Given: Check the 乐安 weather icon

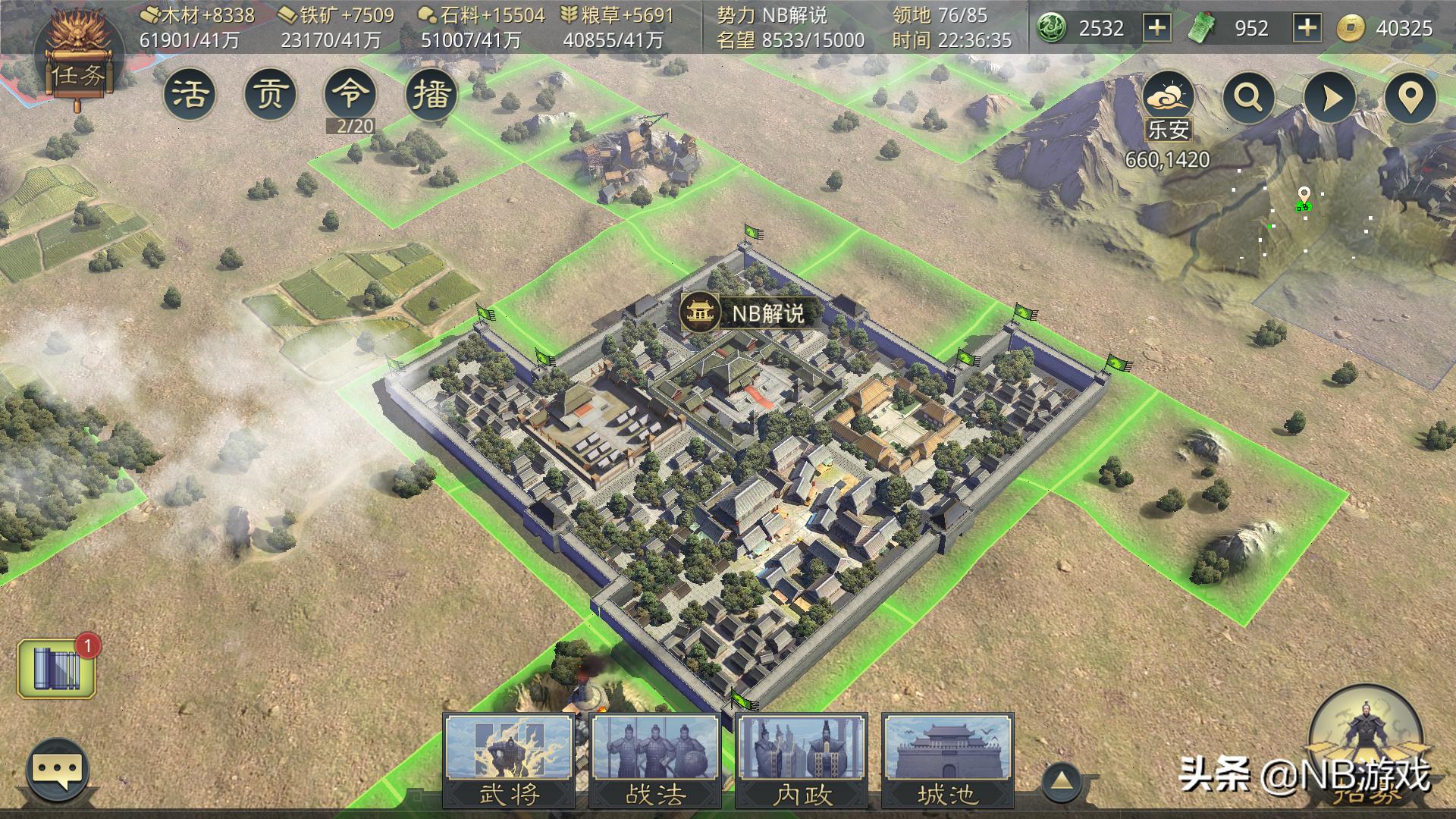Looking at the screenshot, I should click(1169, 99).
